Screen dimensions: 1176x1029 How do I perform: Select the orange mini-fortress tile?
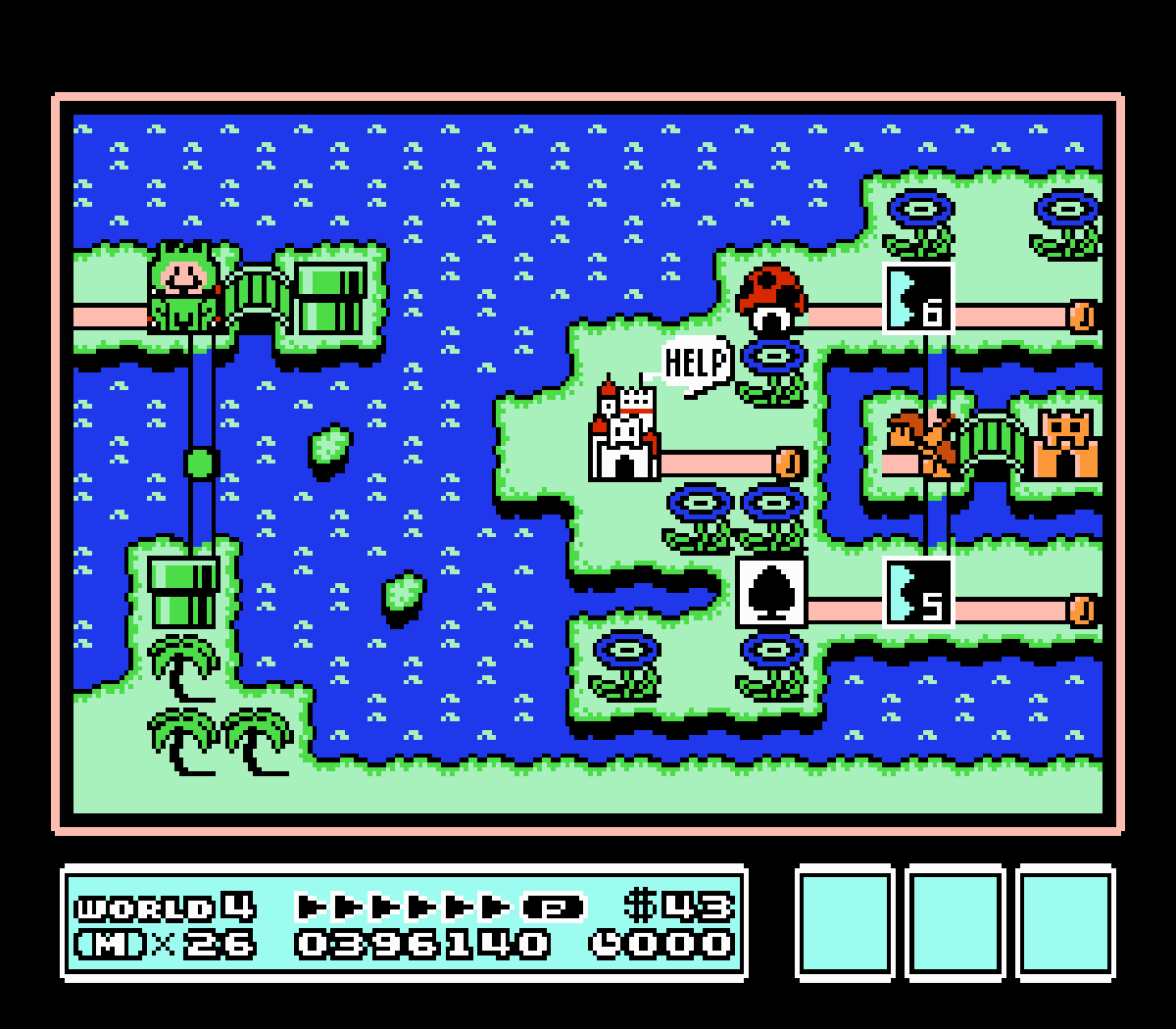point(1065,444)
